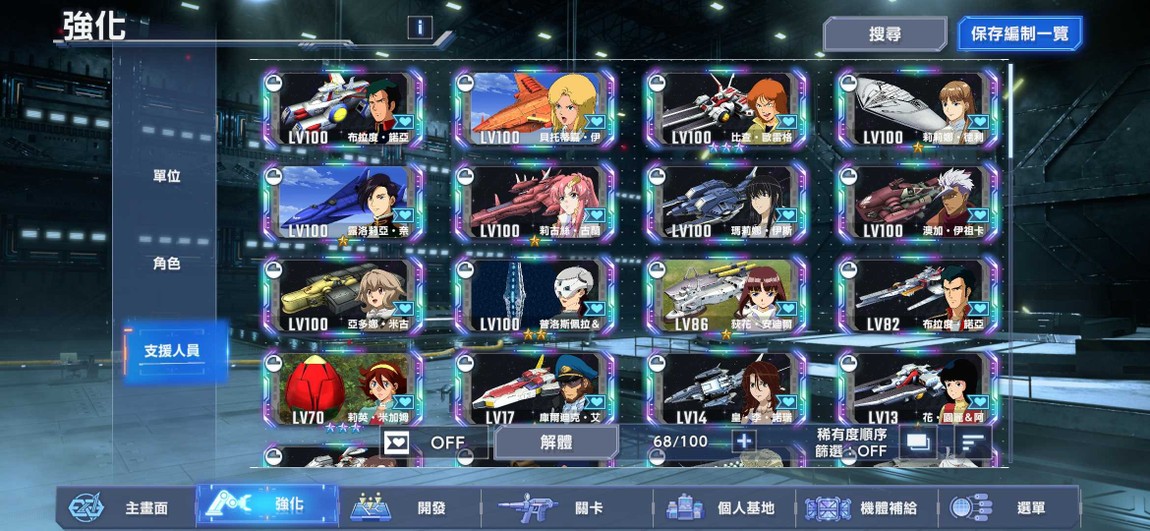Go to 主畫面 main screen
The height and width of the screenshot is (531, 1150).
(x=125, y=508)
